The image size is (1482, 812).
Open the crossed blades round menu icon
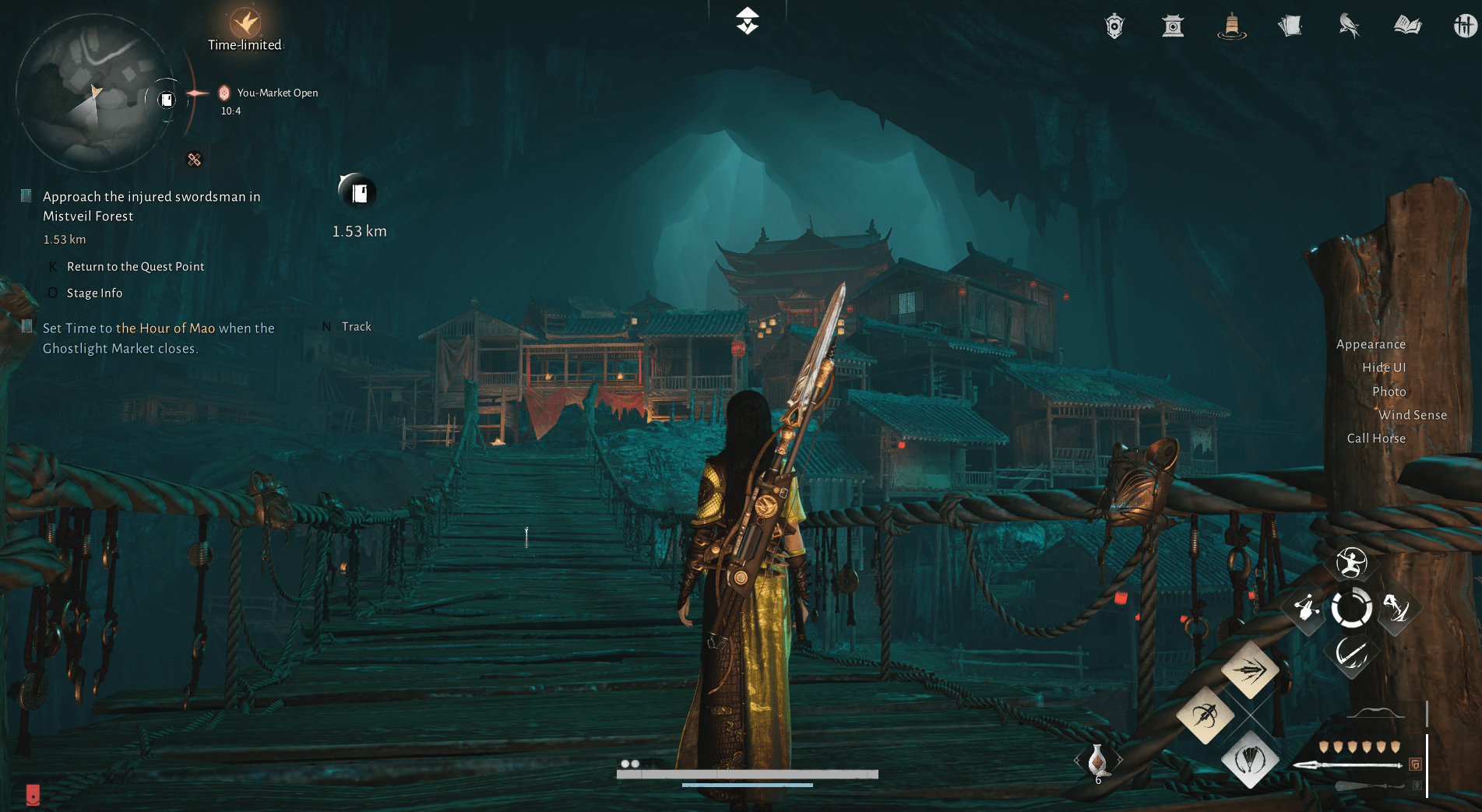click(x=1464, y=26)
